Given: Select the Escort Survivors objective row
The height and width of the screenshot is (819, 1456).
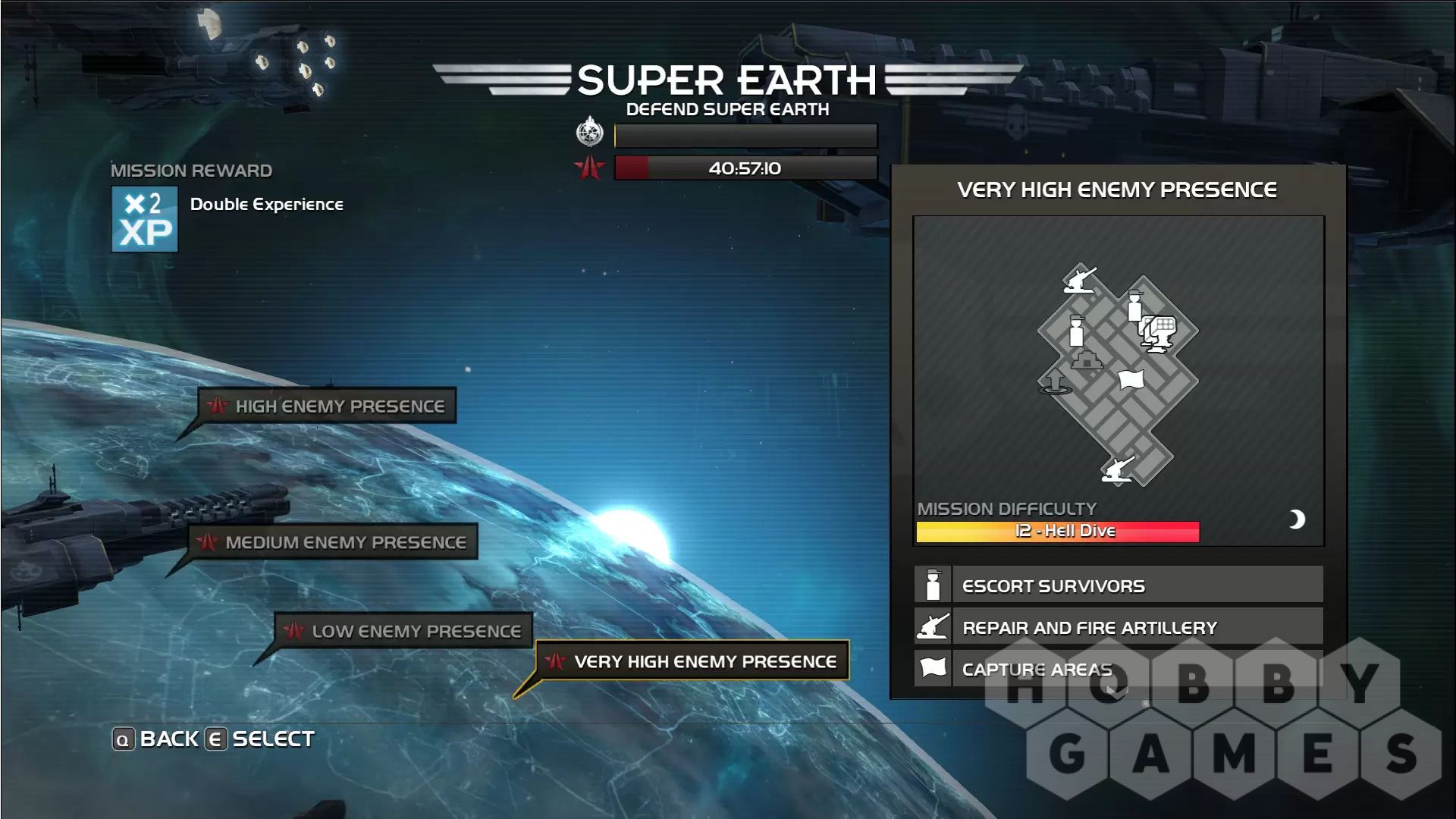Looking at the screenshot, I should click(1119, 585).
